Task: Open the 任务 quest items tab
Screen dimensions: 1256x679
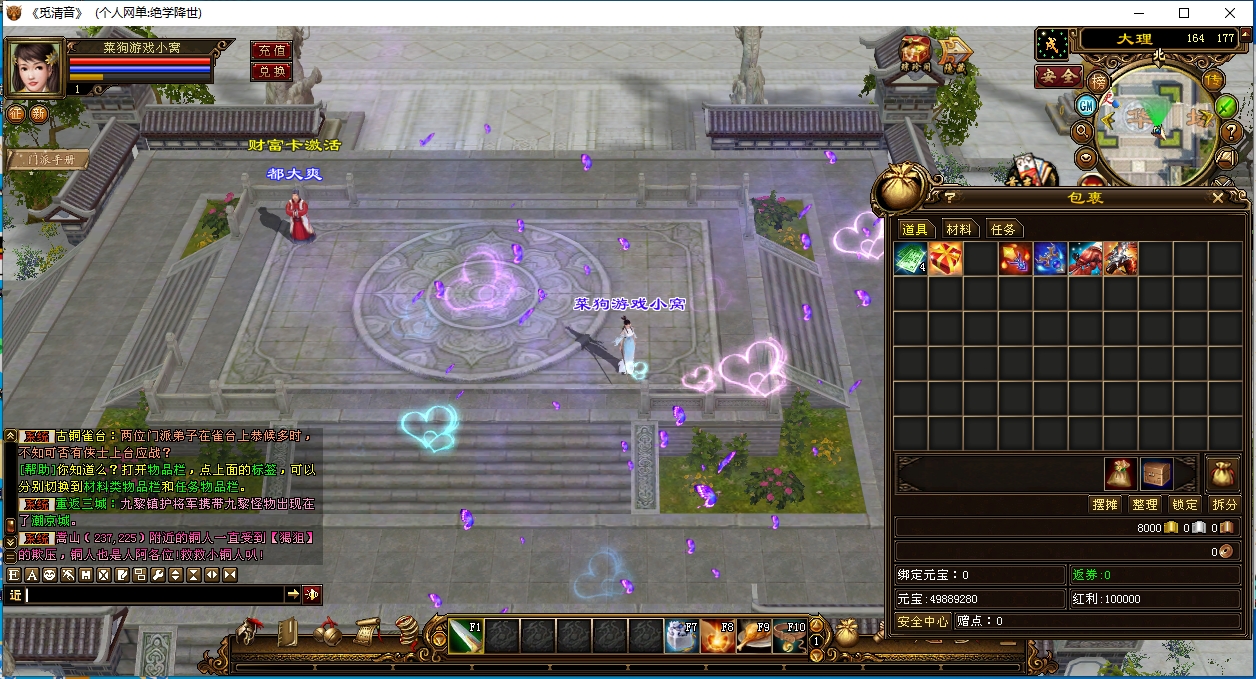Action: click(x=1002, y=229)
